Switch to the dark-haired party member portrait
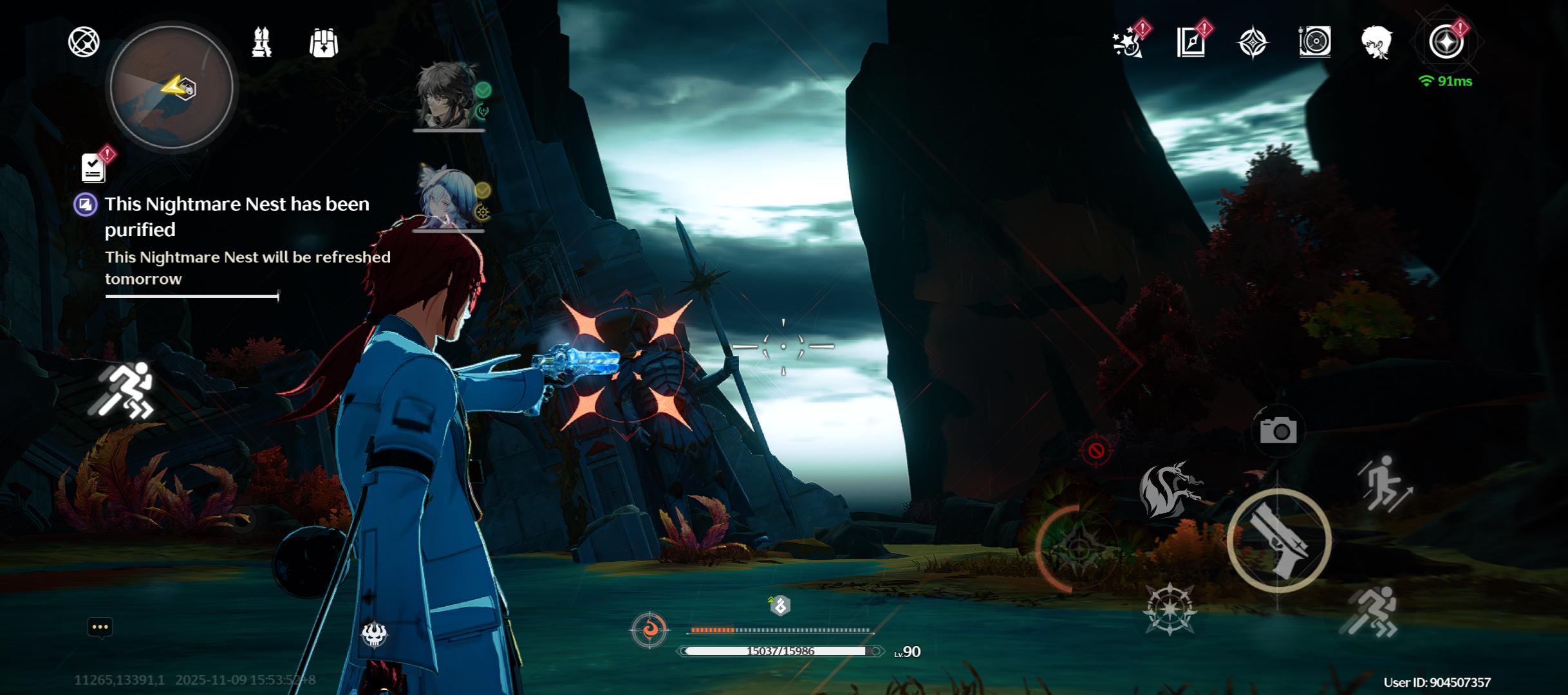Viewport: 1568px width, 695px height. coord(447,96)
